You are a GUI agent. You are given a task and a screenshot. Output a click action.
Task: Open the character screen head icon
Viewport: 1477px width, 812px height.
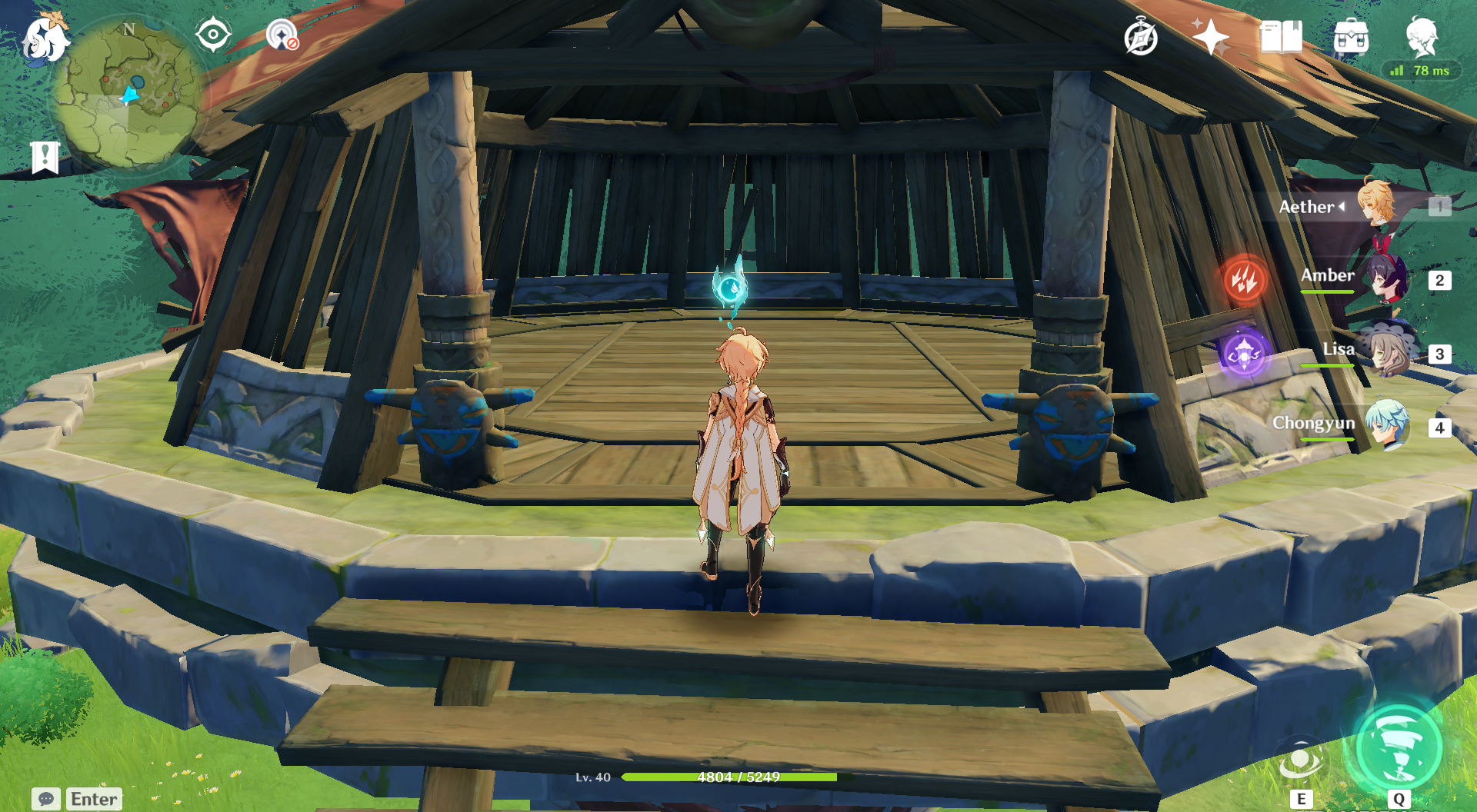[1422, 37]
